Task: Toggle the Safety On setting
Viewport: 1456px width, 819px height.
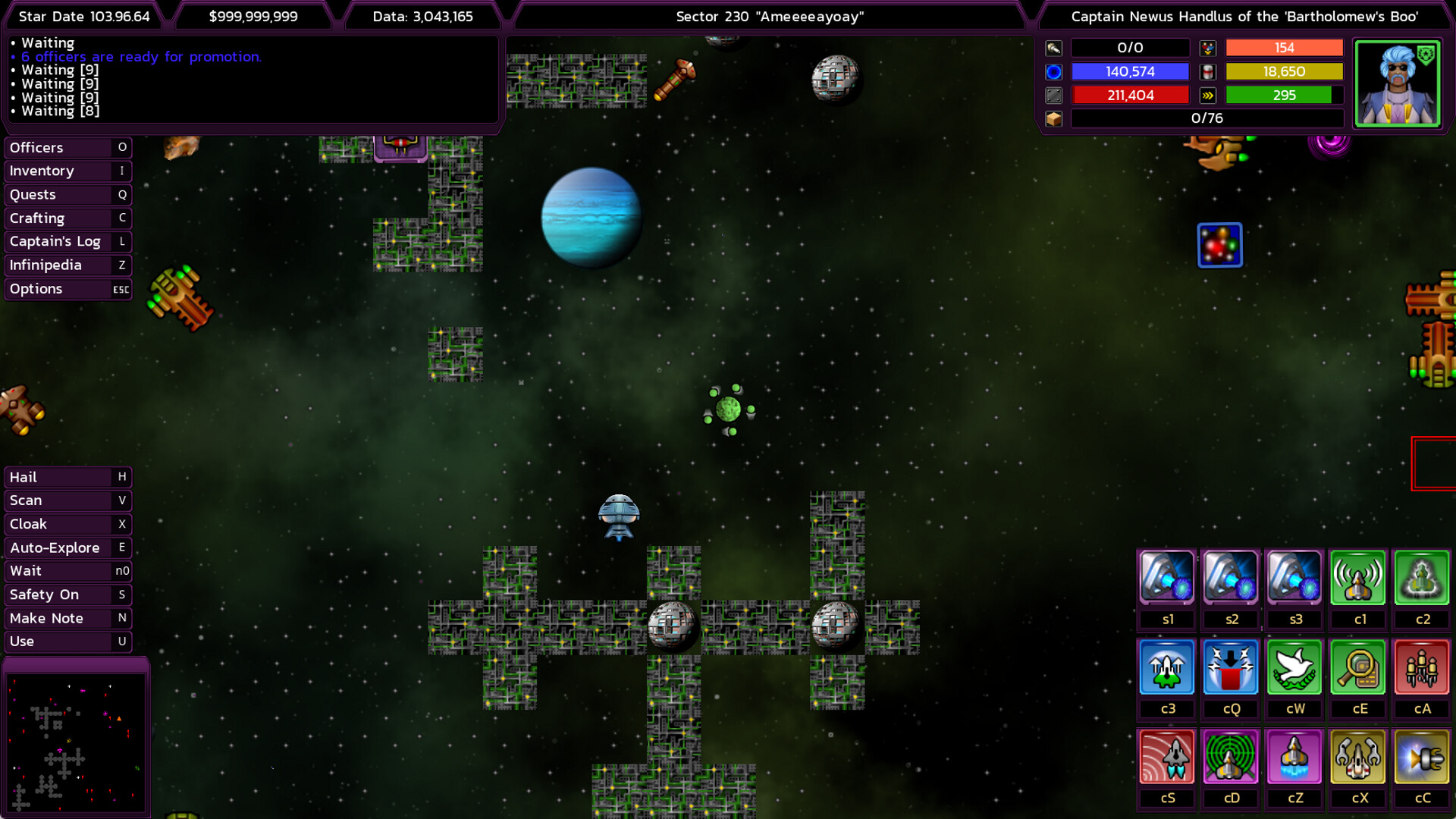Action: pos(67,595)
